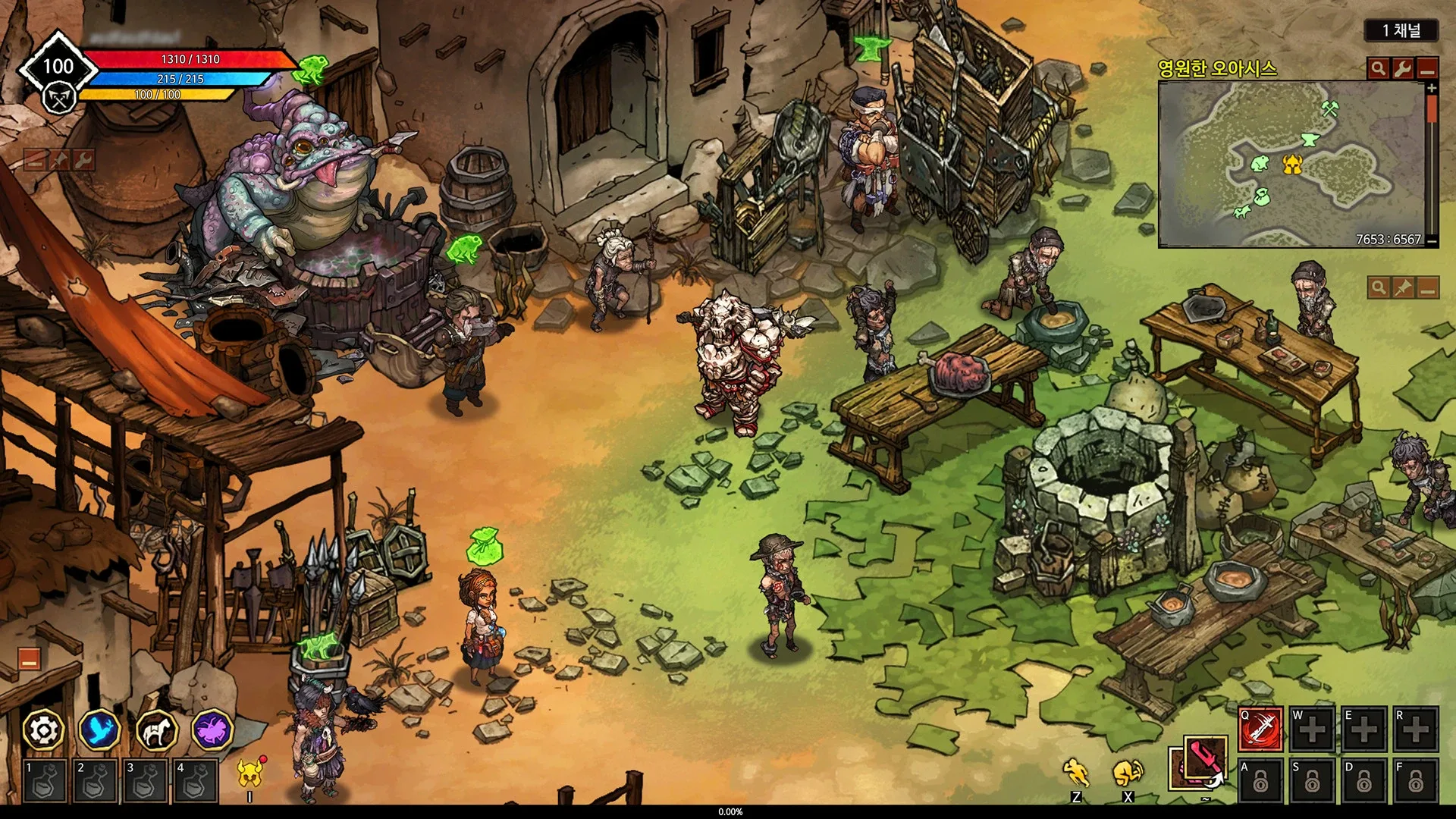The width and height of the screenshot is (1456, 819).
Task: Open the 1 채널 channel selector
Action: click(x=1401, y=30)
